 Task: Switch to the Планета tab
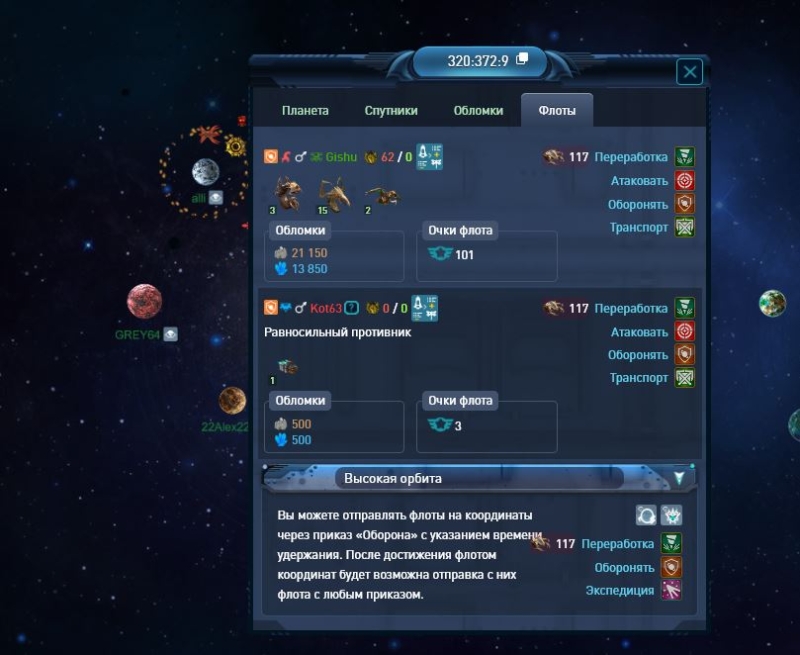pyautogui.click(x=305, y=111)
